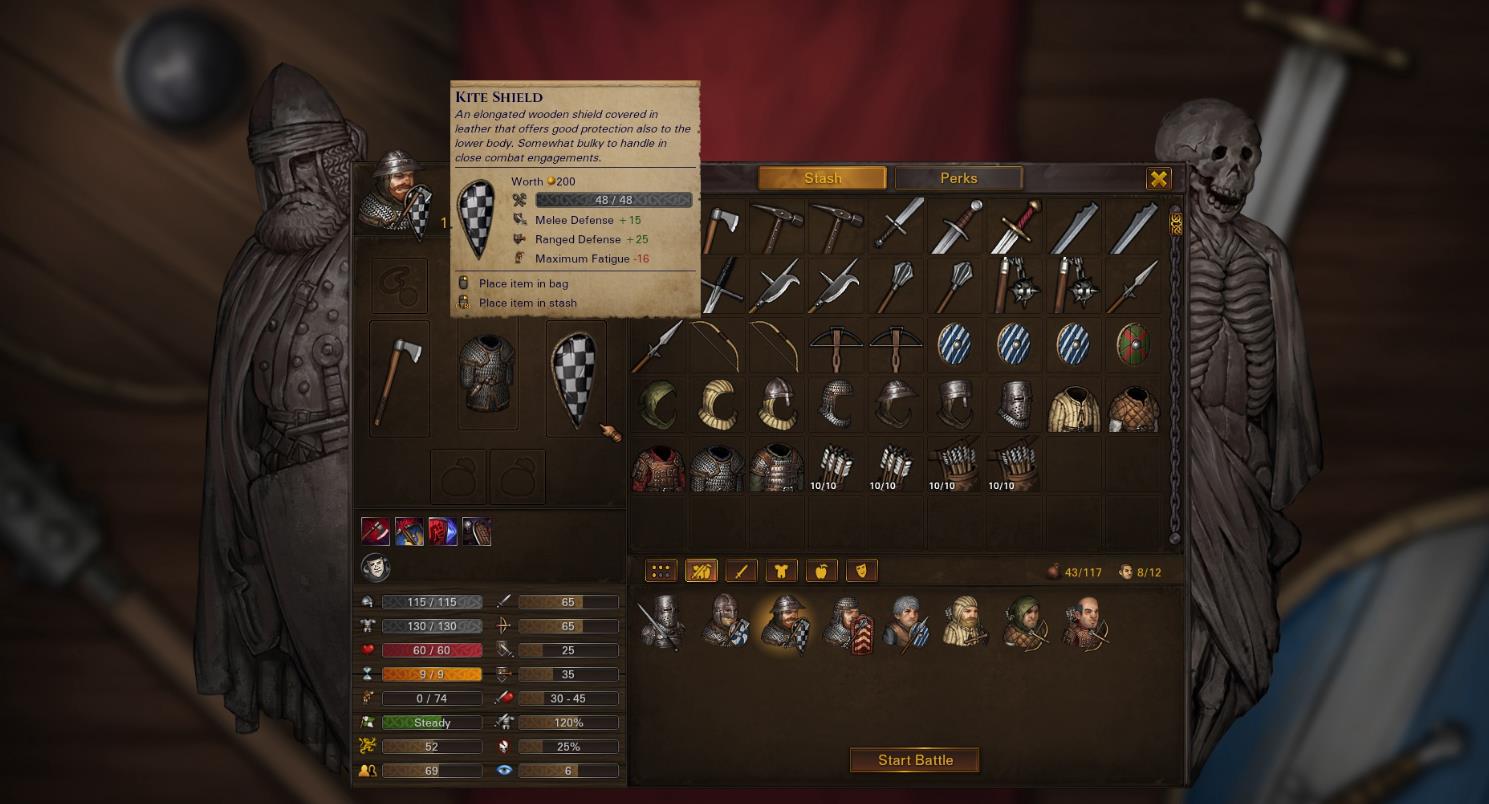
Task: Choose the red-hilted sword in the stash
Action: point(1014,227)
